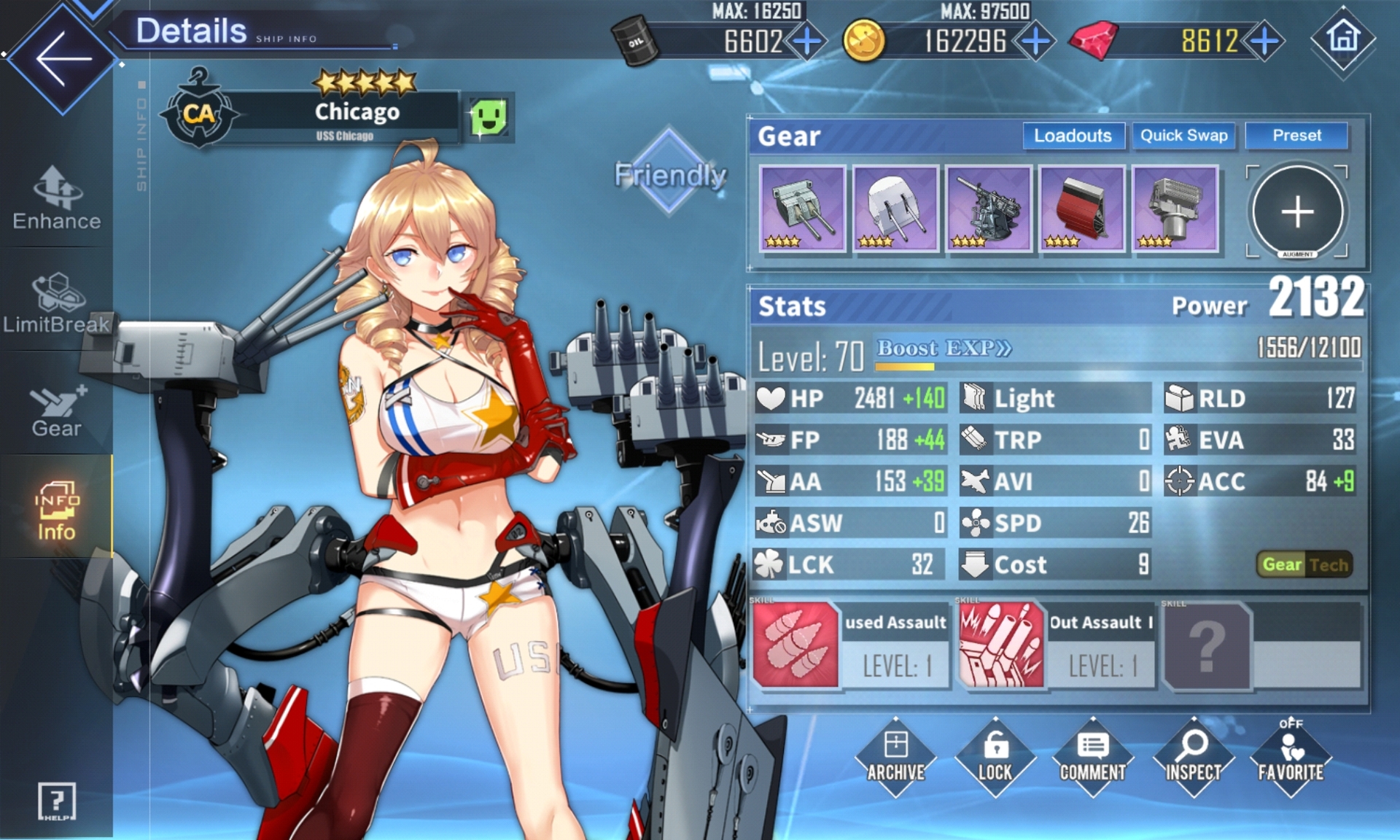The height and width of the screenshot is (840, 1400).
Task: Toggle the Gear Tech stats switch
Action: [1304, 564]
